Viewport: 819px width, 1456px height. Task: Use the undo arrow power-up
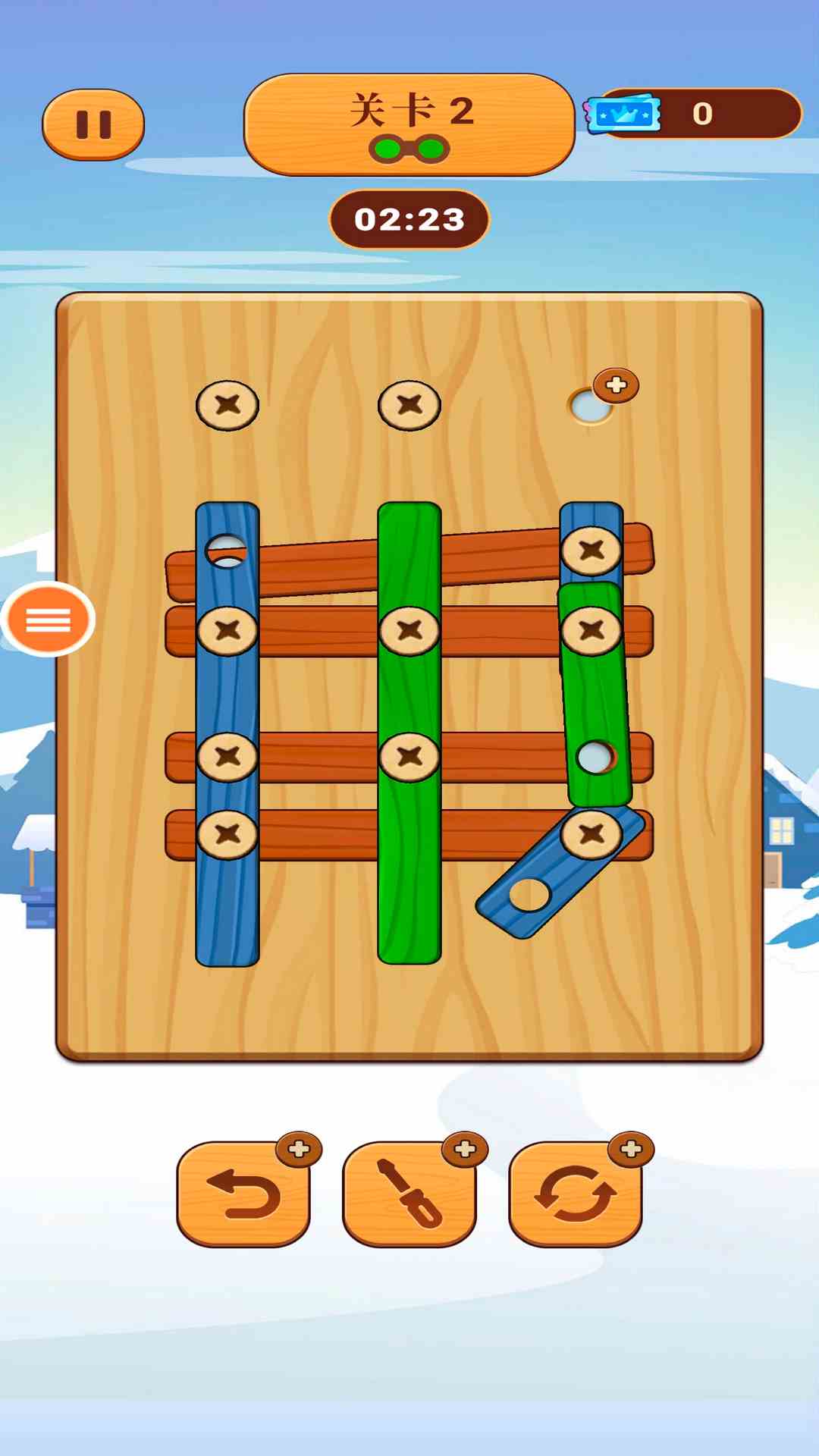click(x=243, y=1194)
